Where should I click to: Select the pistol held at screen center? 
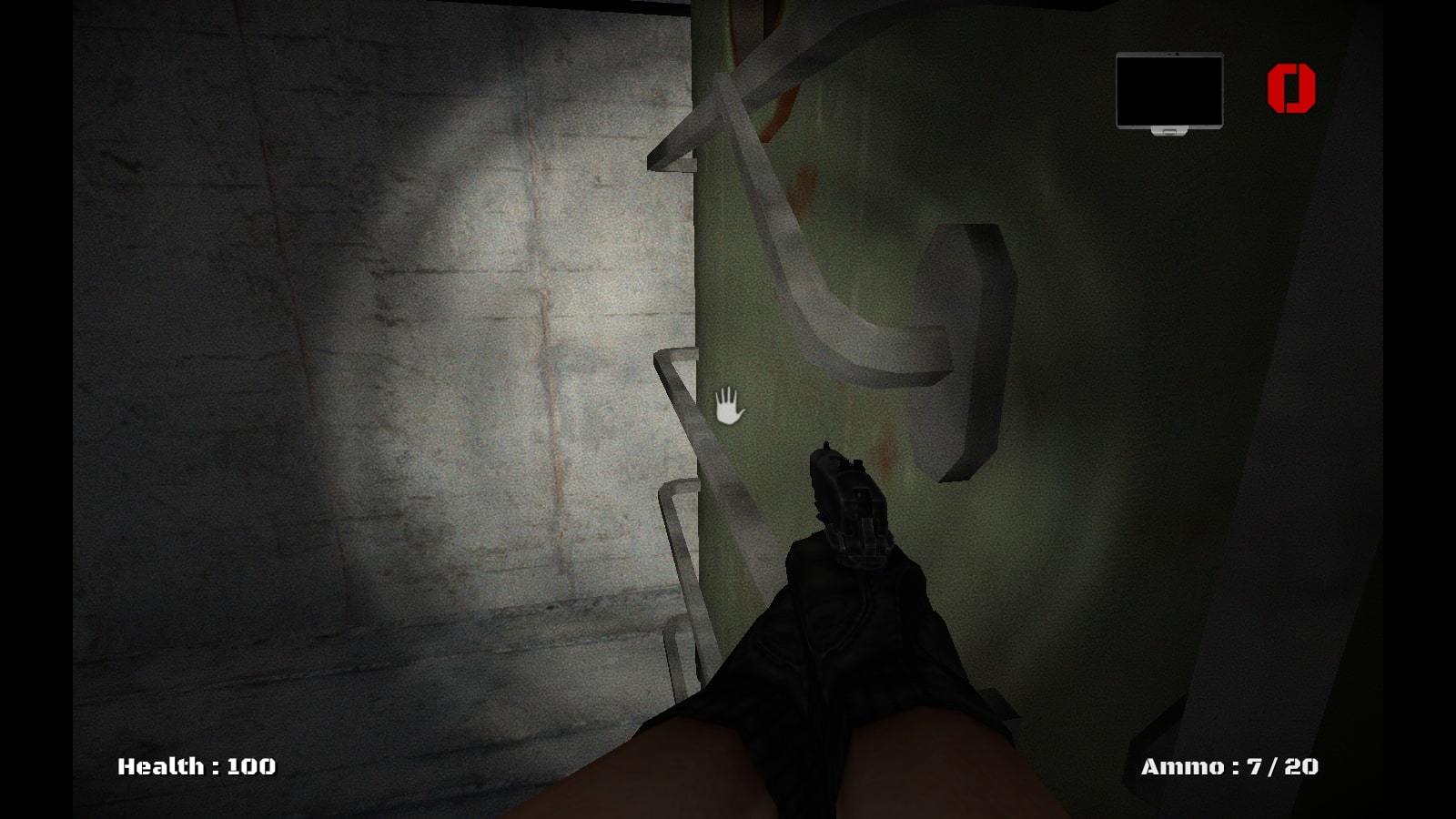click(846, 510)
